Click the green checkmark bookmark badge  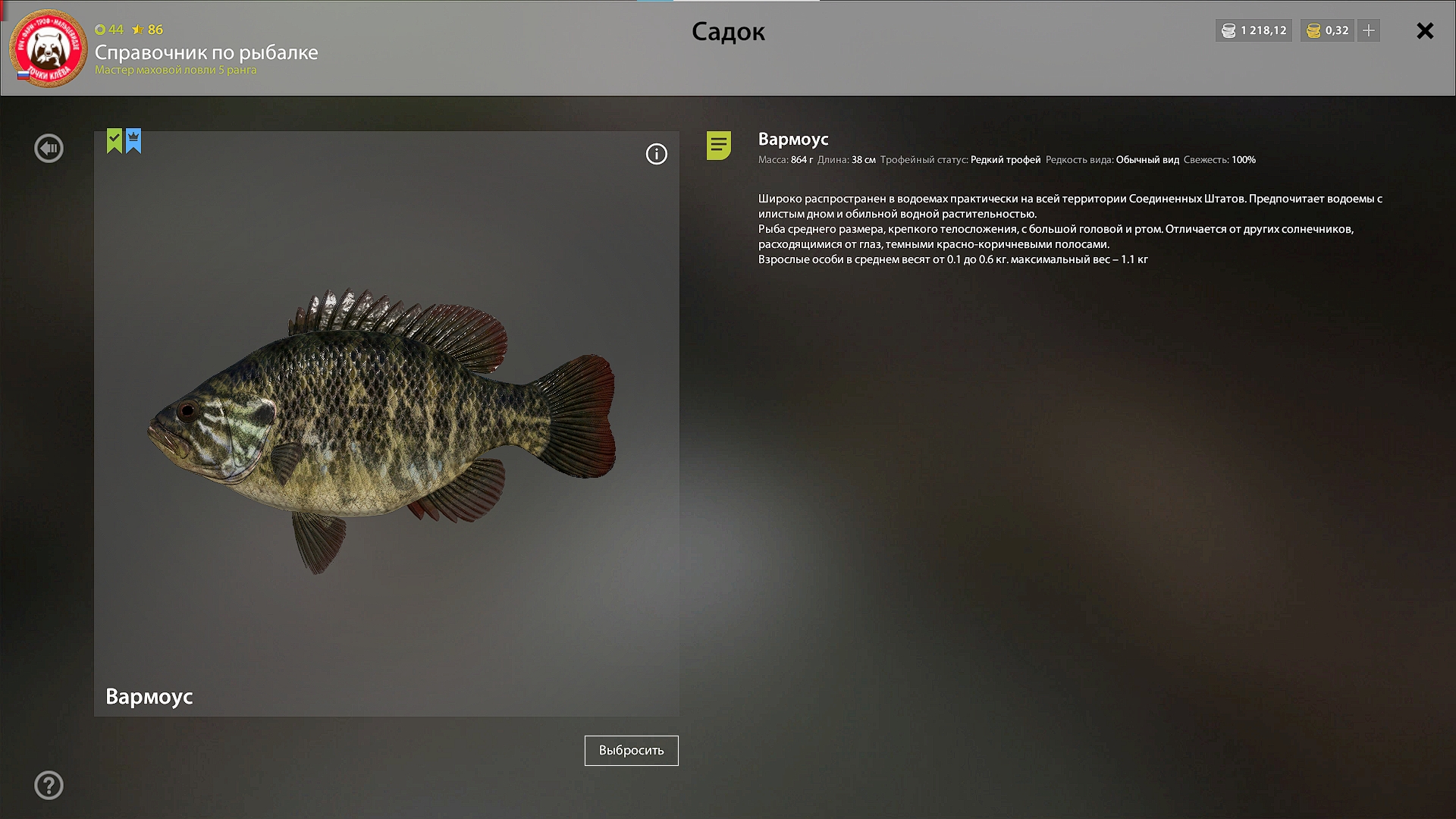coord(115,140)
